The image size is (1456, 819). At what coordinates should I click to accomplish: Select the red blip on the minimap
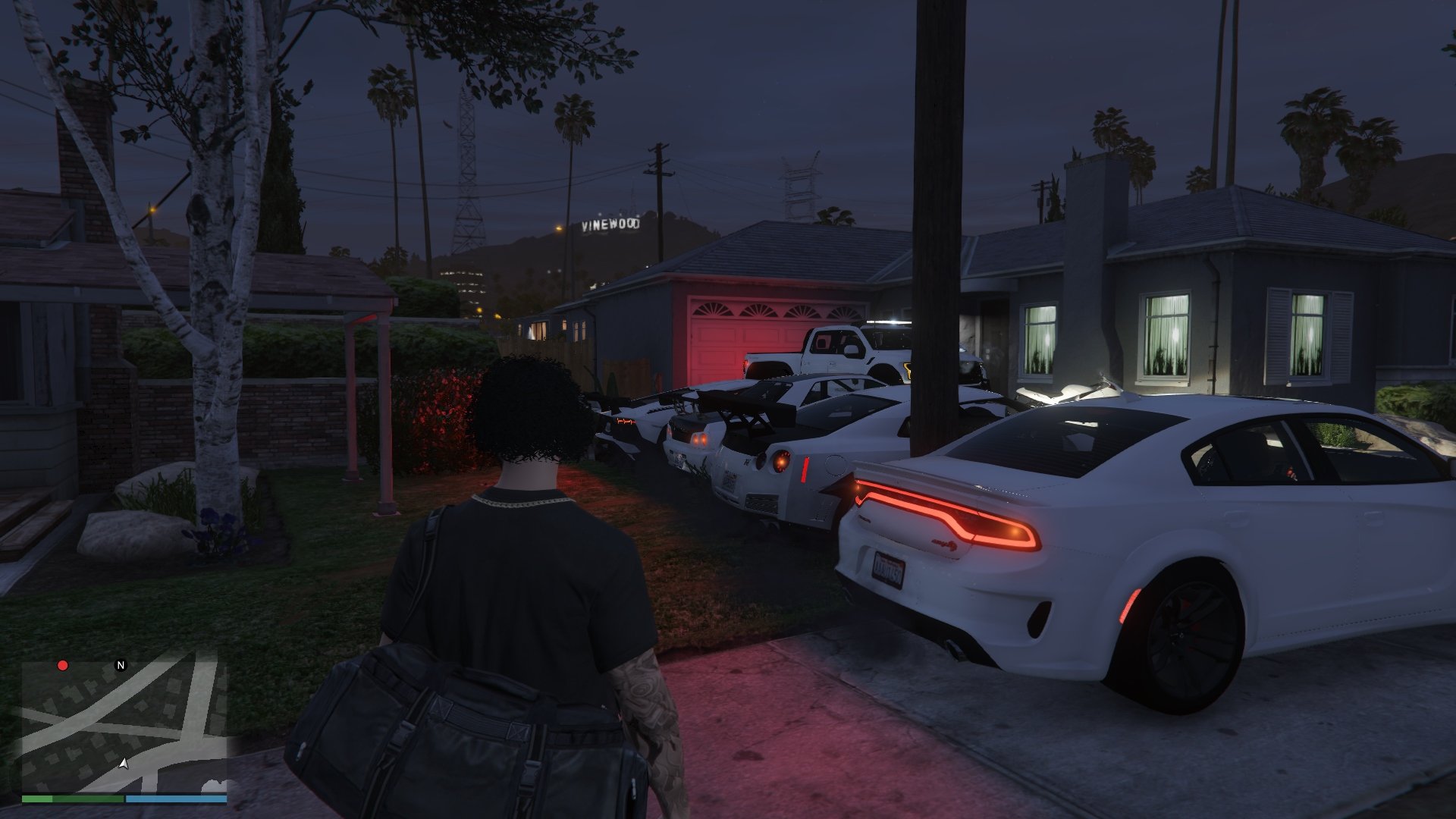click(63, 666)
